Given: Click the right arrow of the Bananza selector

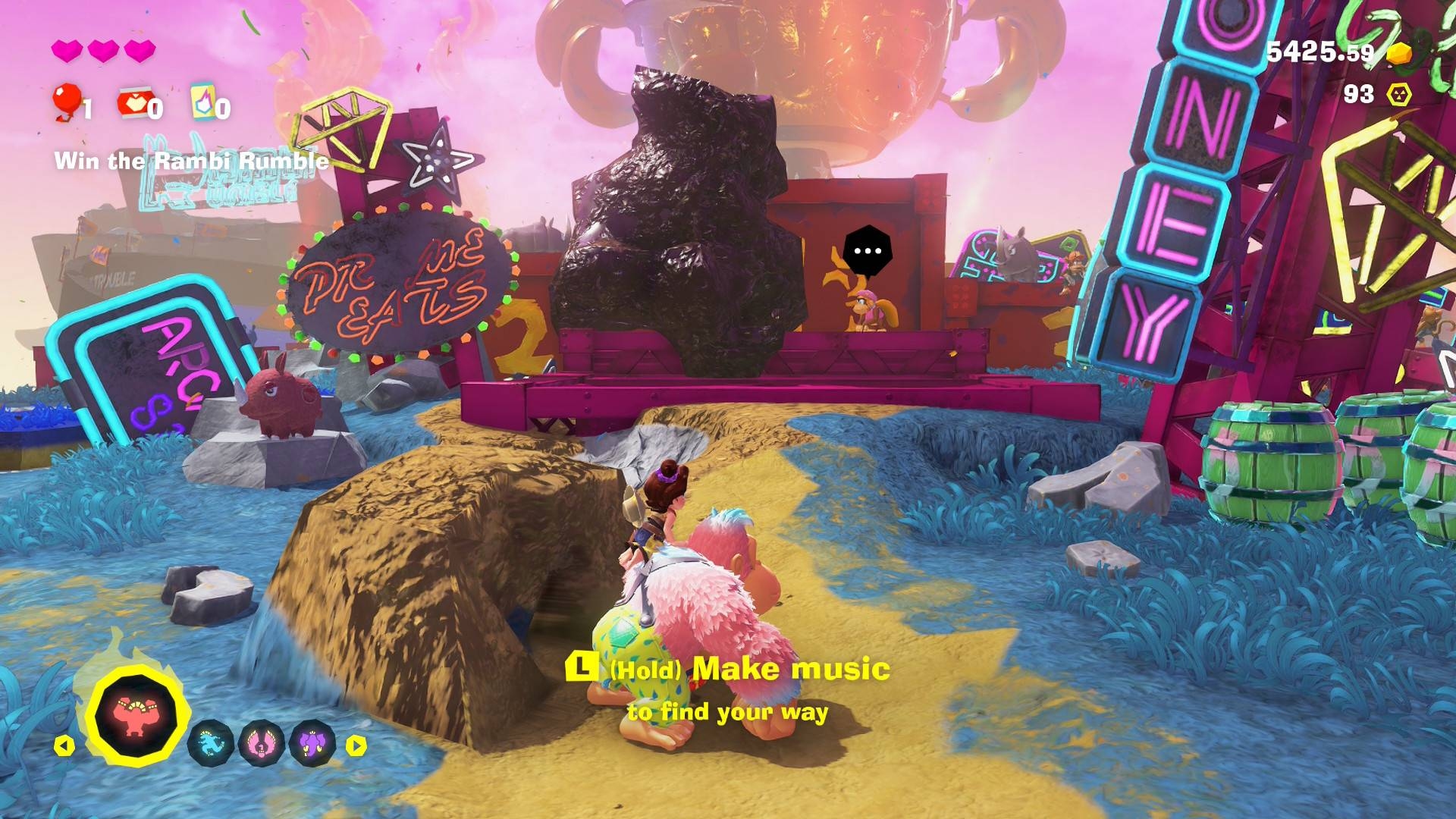Looking at the screenshot, I should click(356, 746).
